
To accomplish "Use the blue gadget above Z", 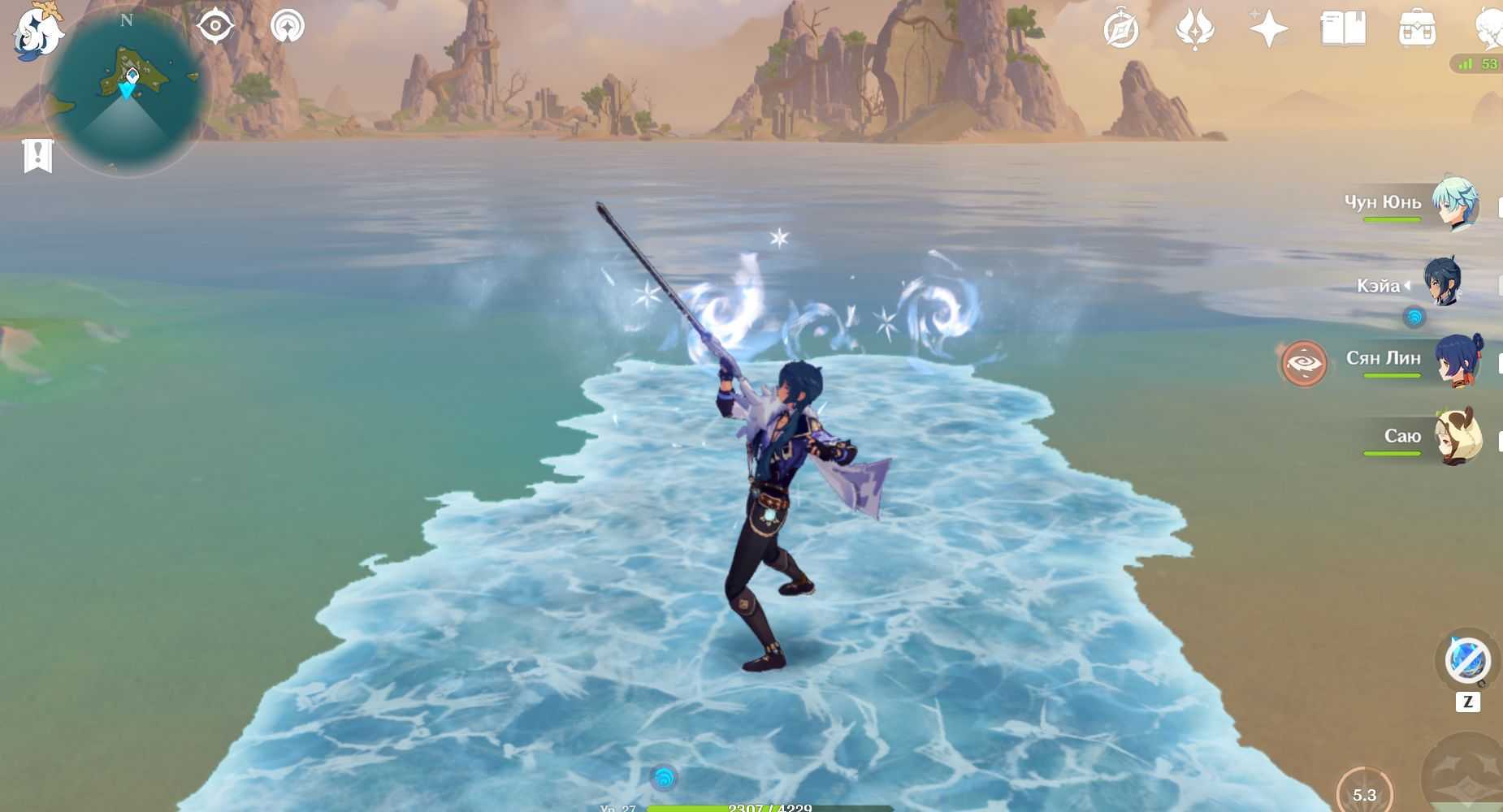I will tap(1467, 660).
